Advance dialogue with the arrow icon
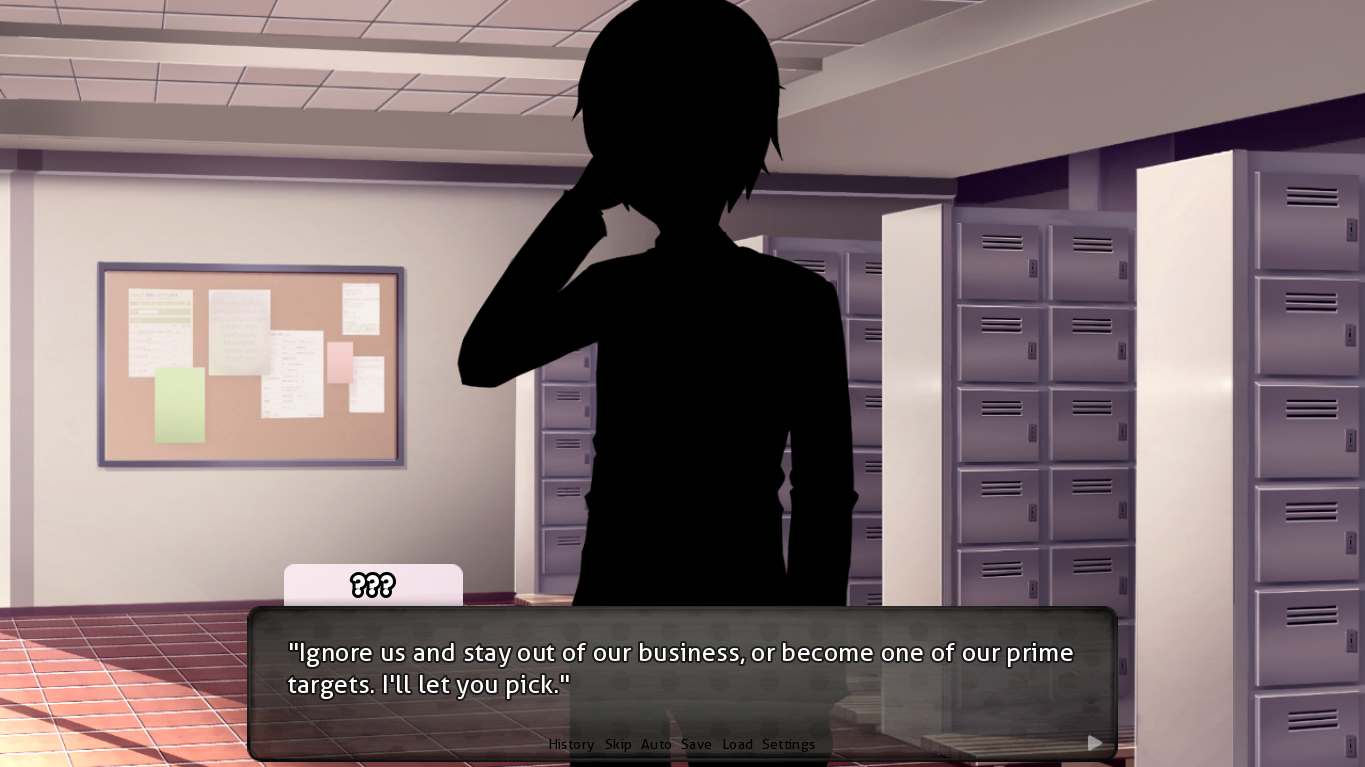 pos(1095,742)
